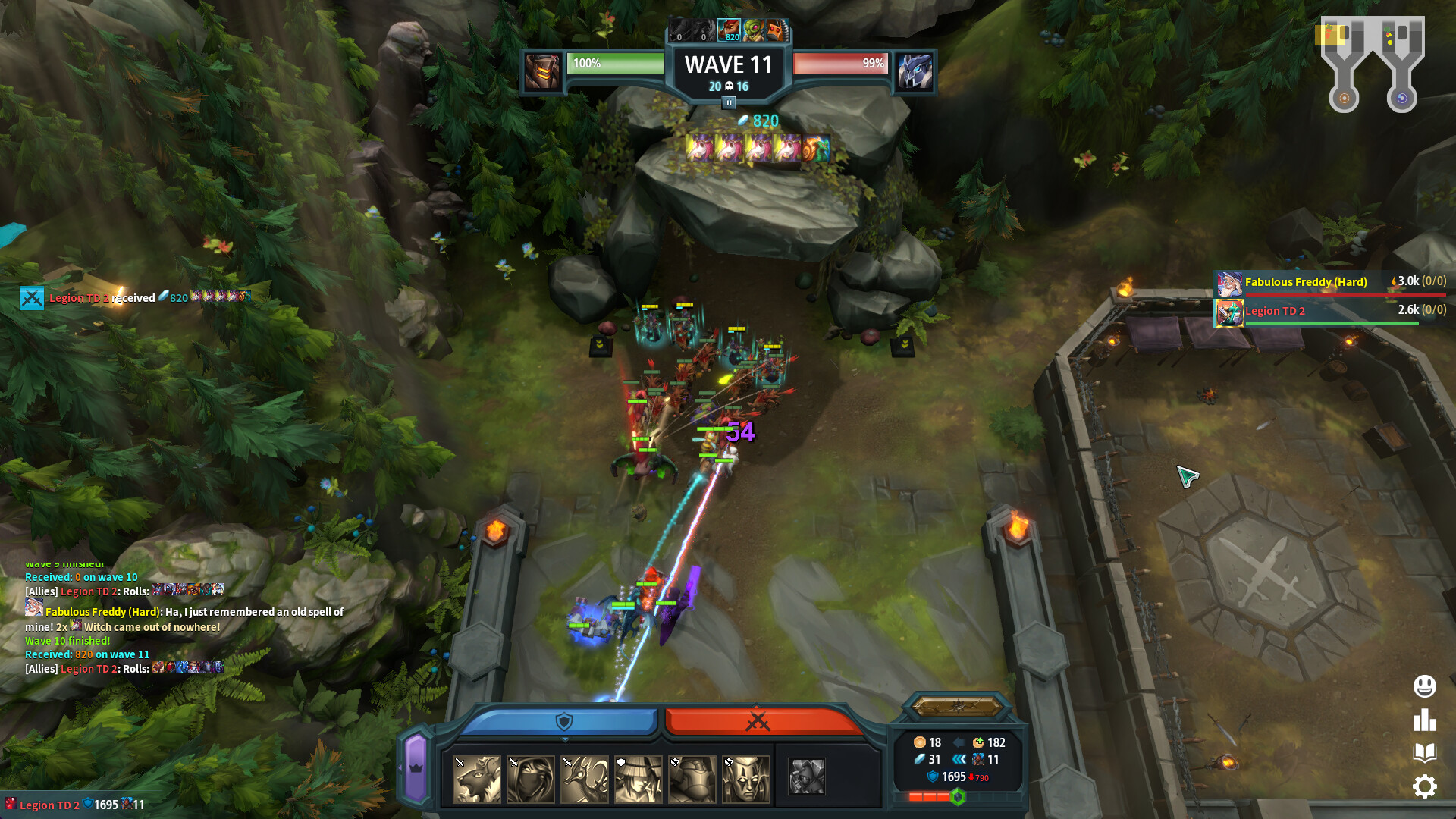Image resolution: width=1456 pixels, height=819 pixels.
Task: Click the bronze winged emblem button
Action: pyautogui.click(x=958, y=707)
